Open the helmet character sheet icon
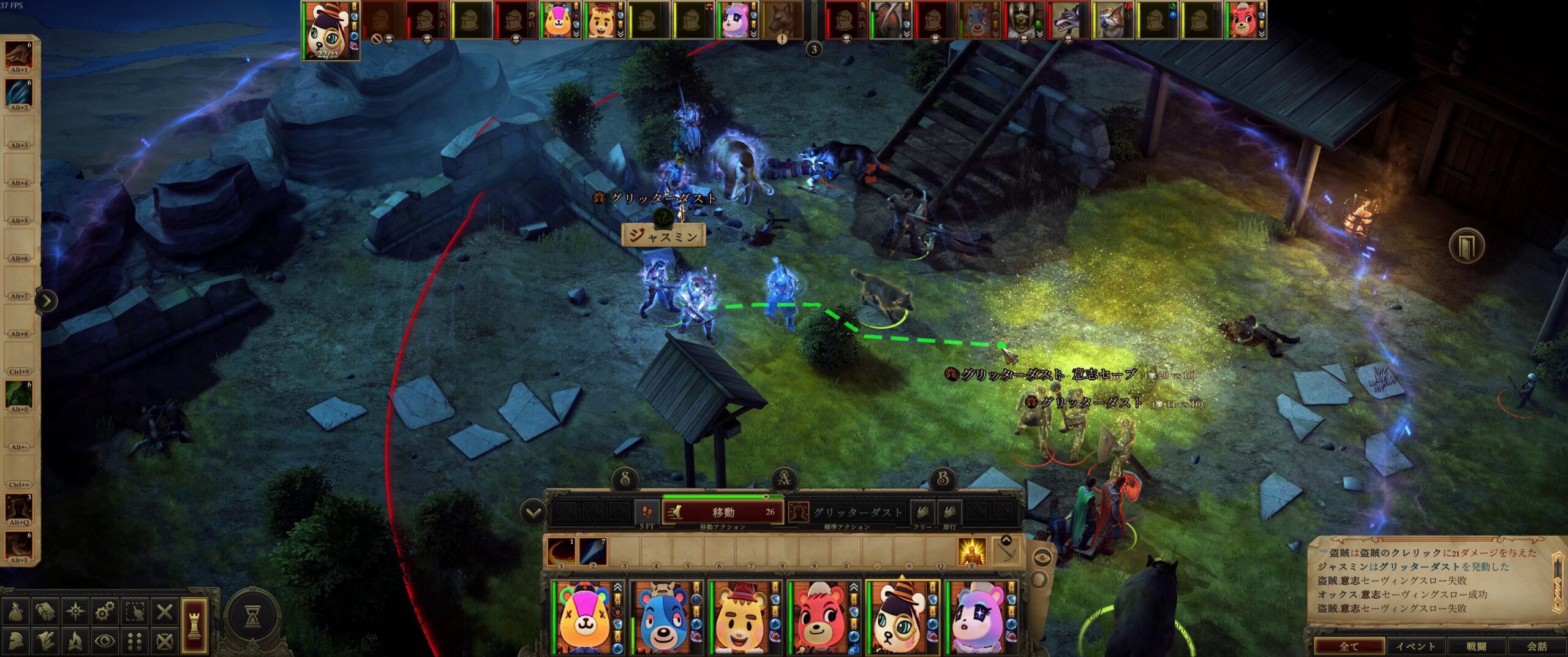This screenshot has width=1568, height=657. (x=17, y=641)
